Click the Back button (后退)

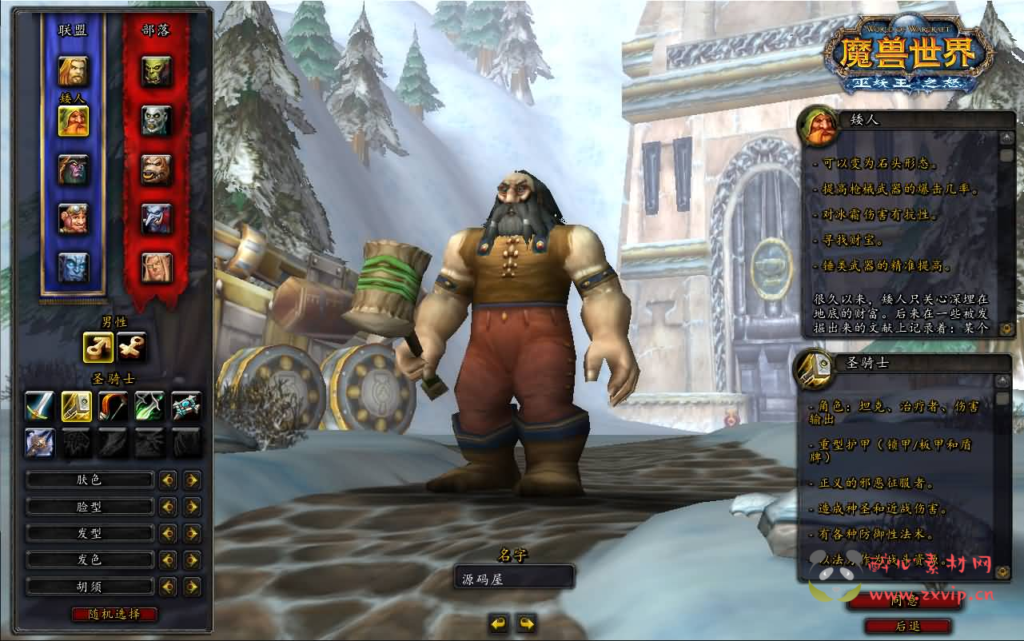coord(907,626)
